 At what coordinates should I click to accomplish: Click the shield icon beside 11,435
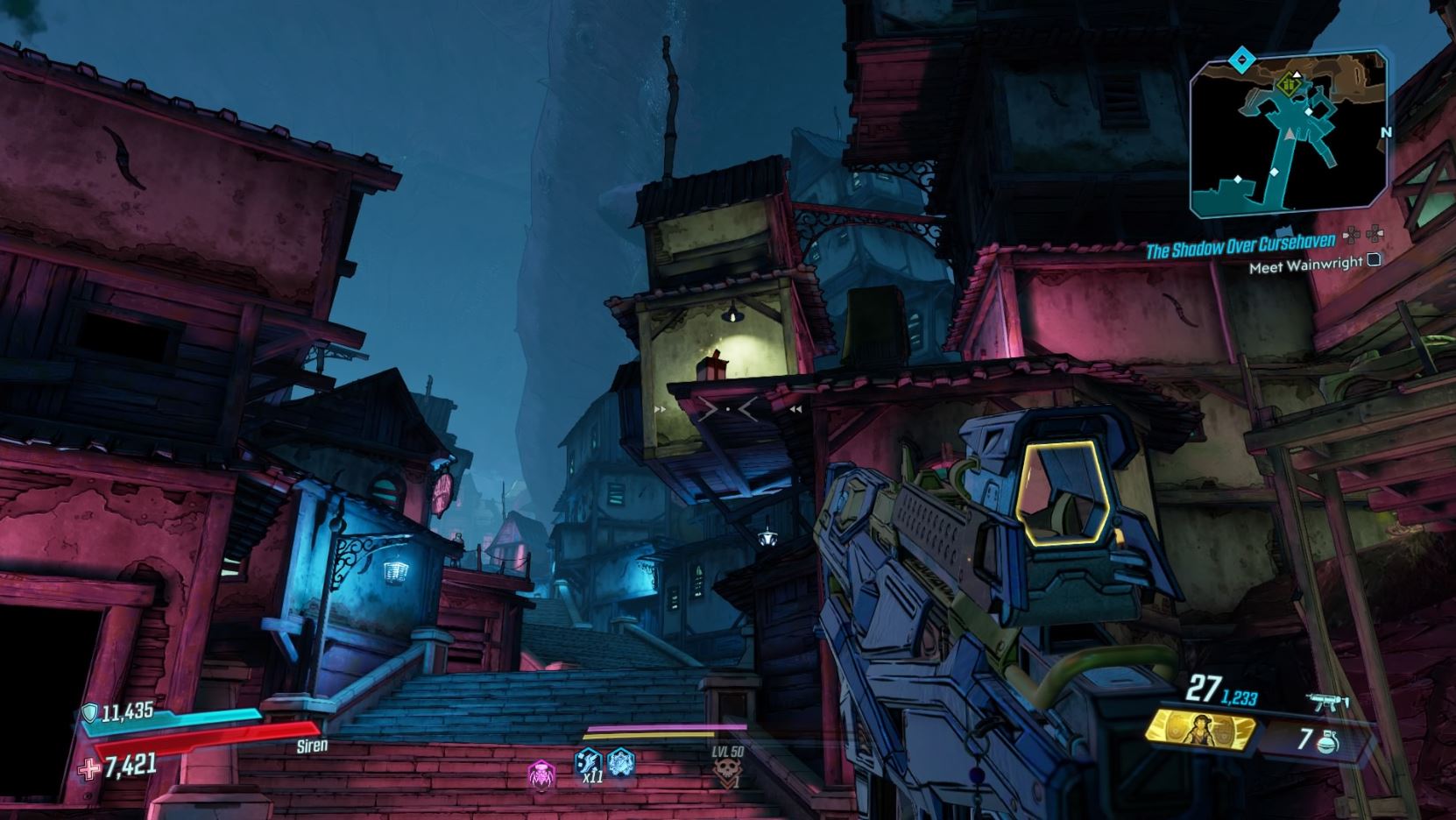[x=89, y=713]
